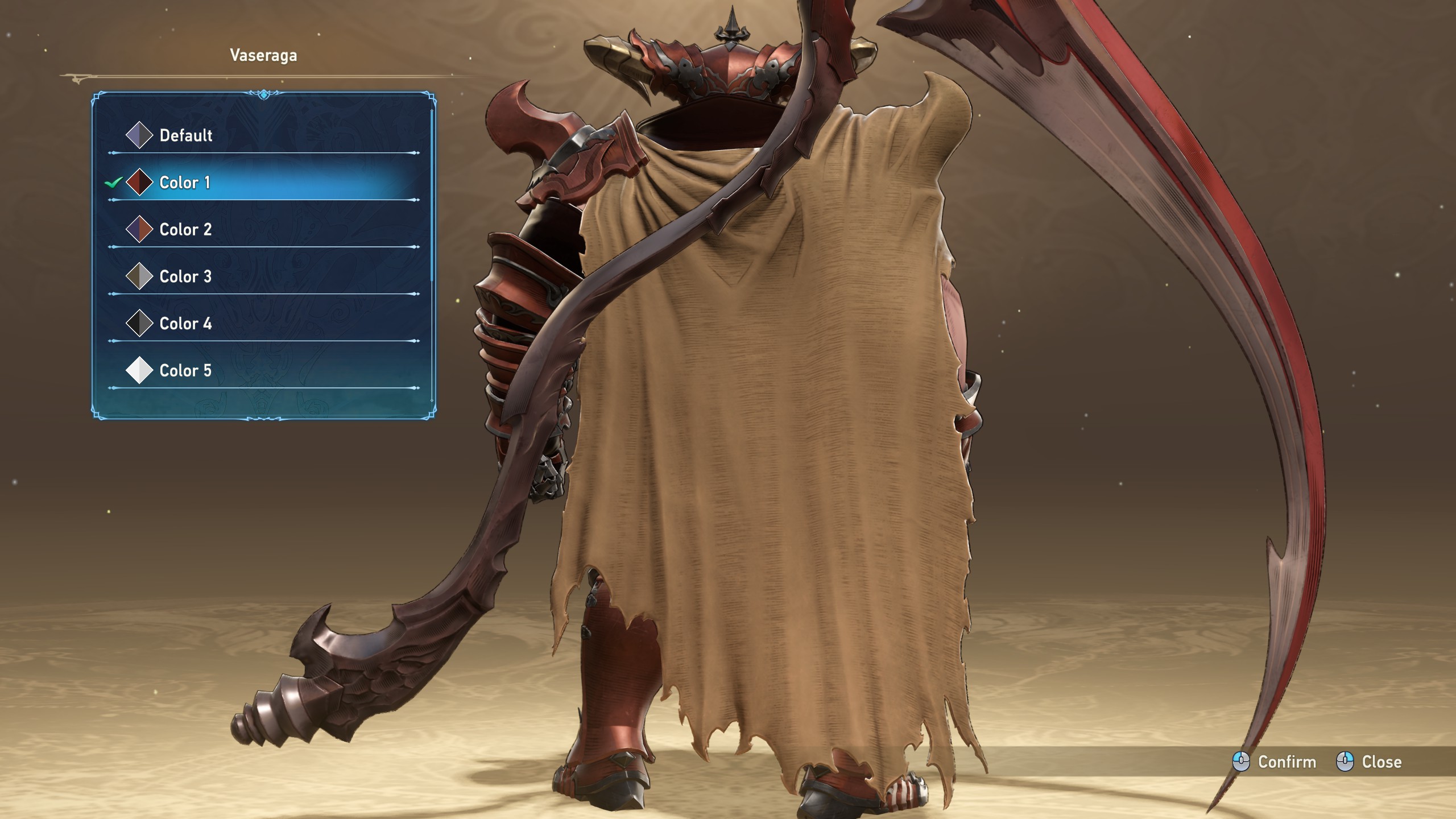Close the color menu
Screen dimensions: 1456x819
tap(1368, 762)
